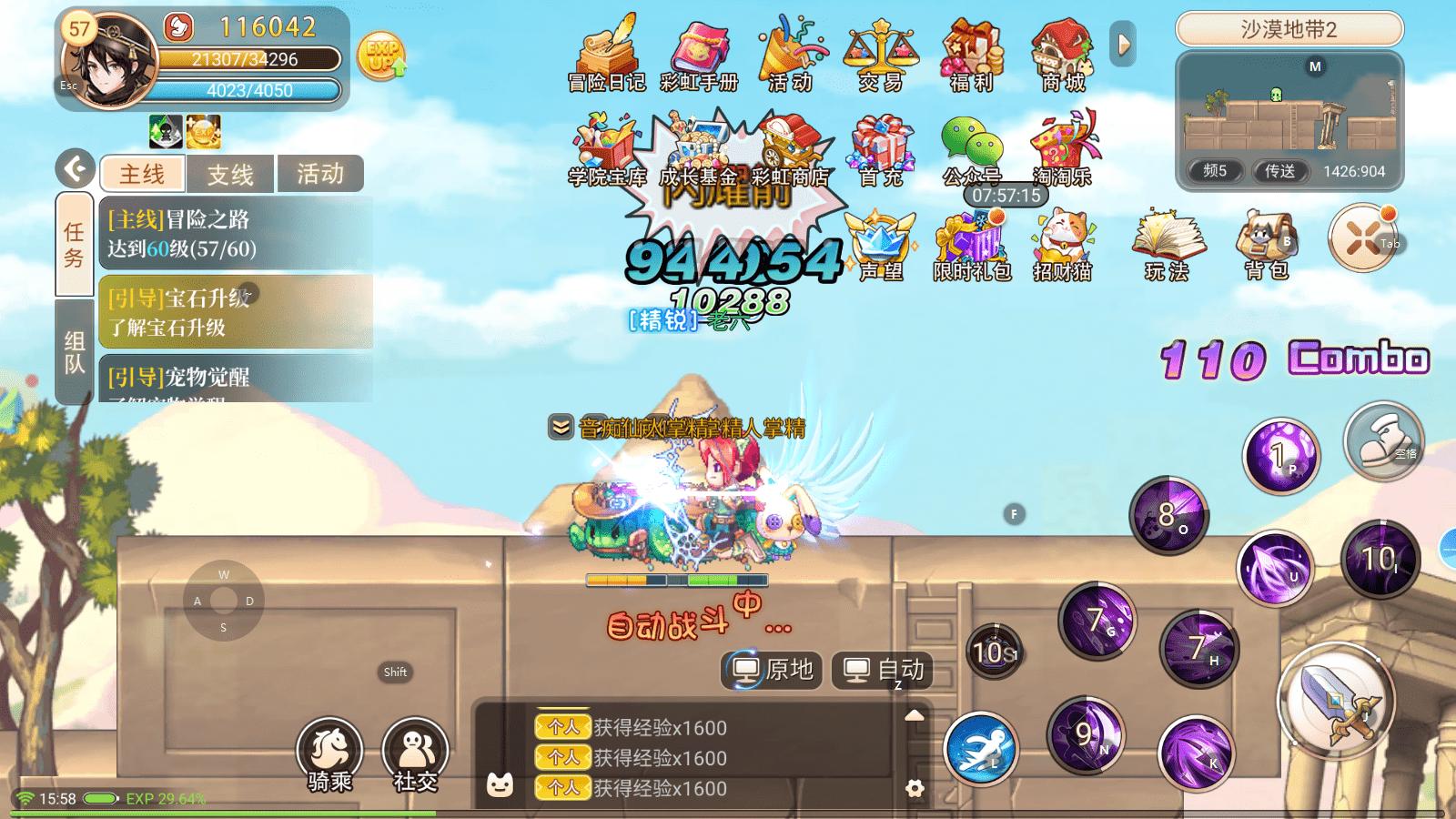Image resolution: width=1456 pixels, height=819 pixels.
Task: Toggle the 自动 auto-battle button
Action: [x=884, y=671]
